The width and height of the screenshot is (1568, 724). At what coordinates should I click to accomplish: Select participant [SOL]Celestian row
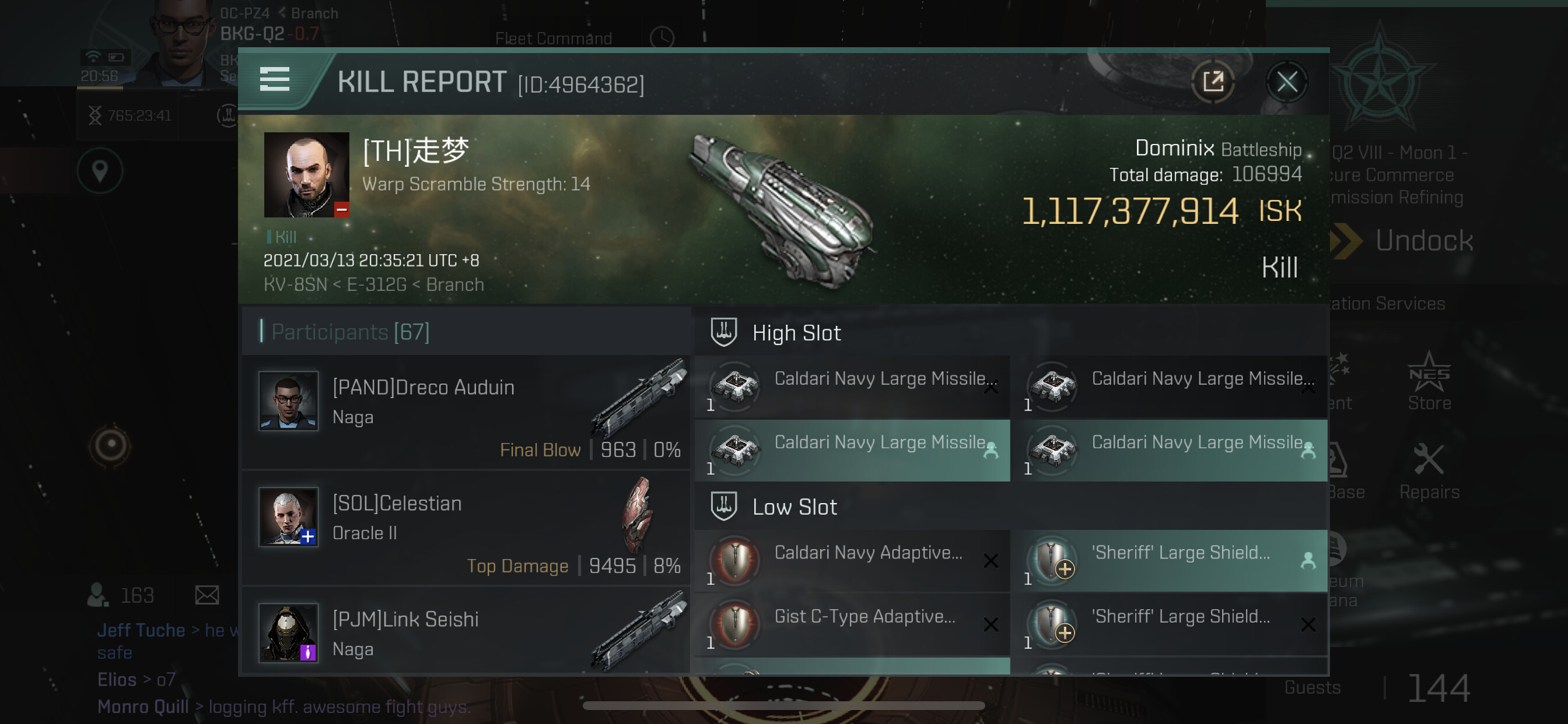click(466, 528)
